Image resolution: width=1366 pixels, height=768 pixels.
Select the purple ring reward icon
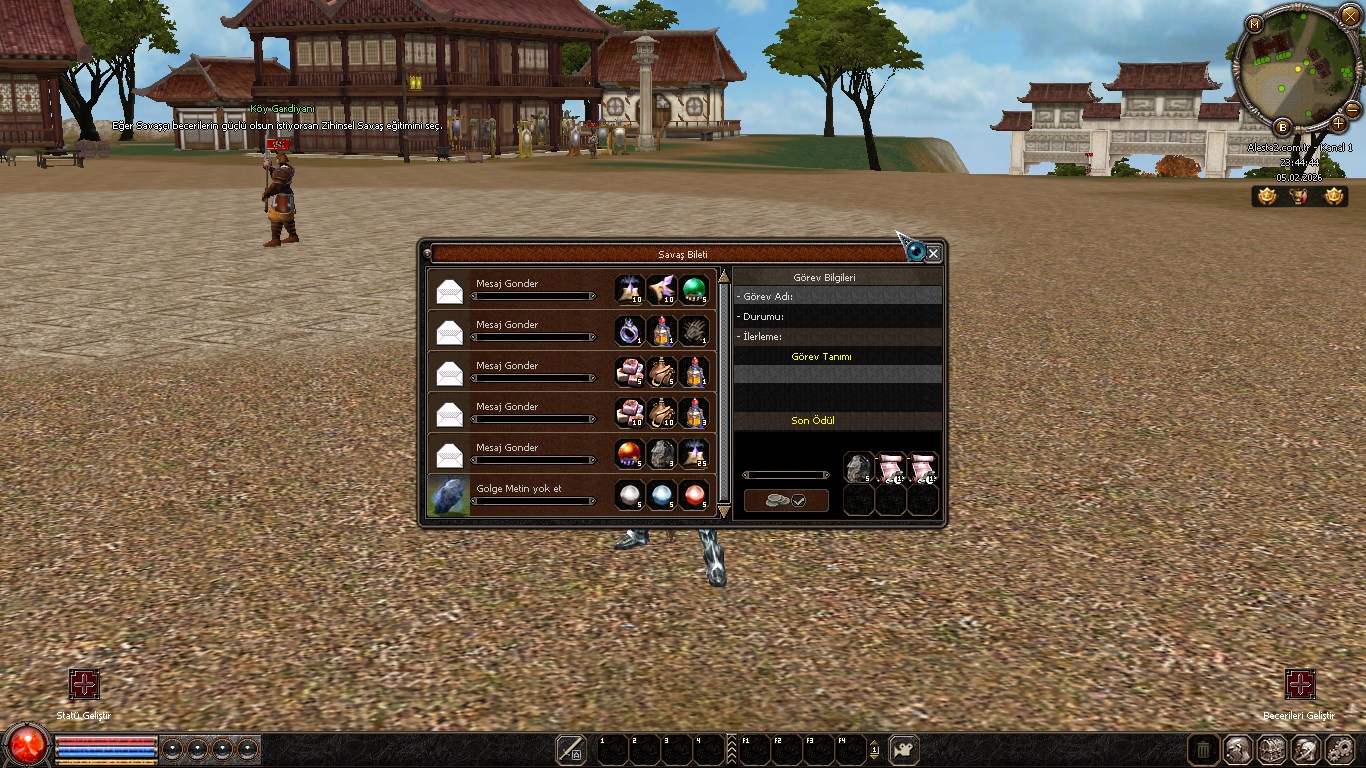tap(630, 331)
